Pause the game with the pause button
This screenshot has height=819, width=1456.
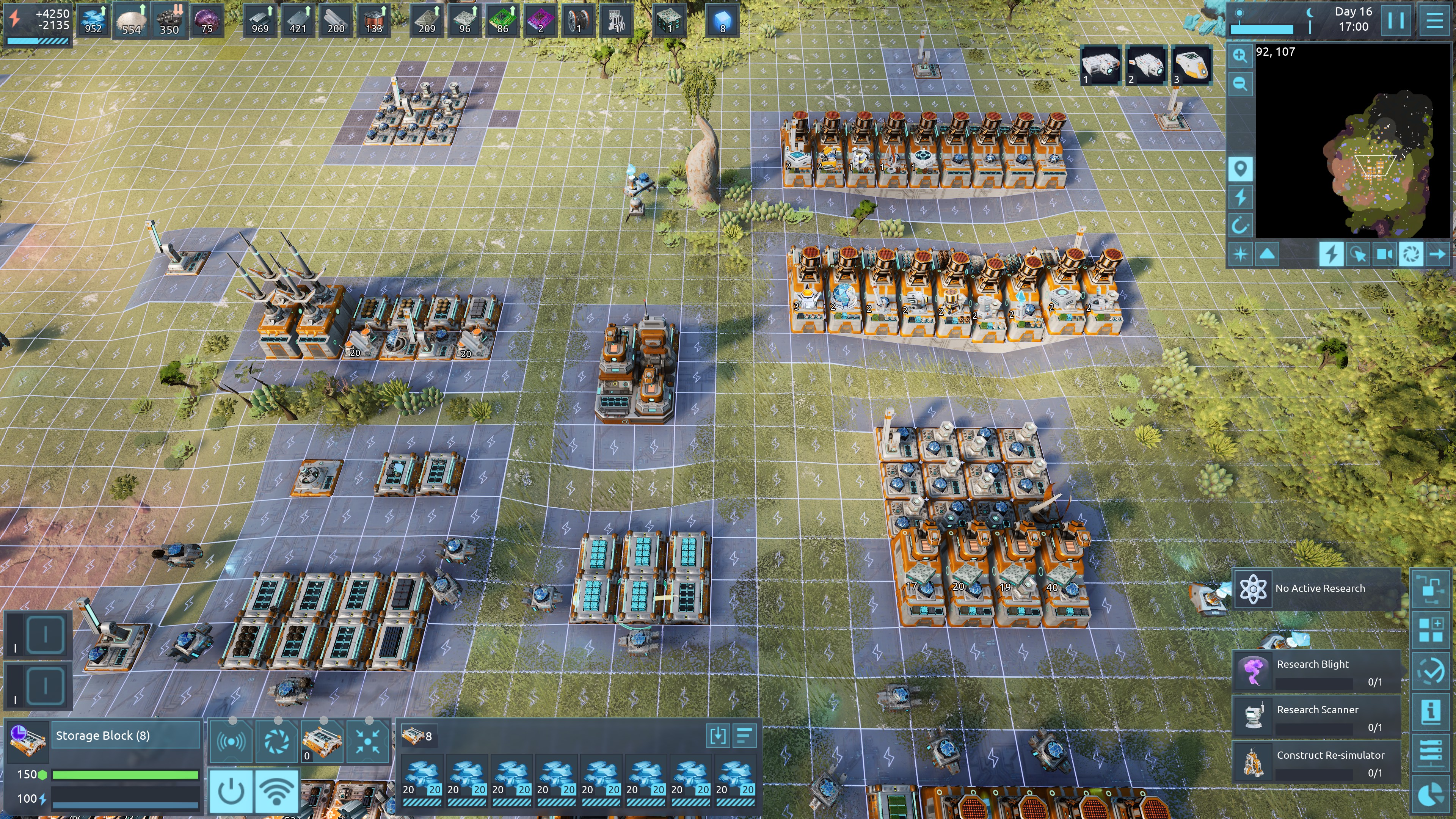[1395, 20]
